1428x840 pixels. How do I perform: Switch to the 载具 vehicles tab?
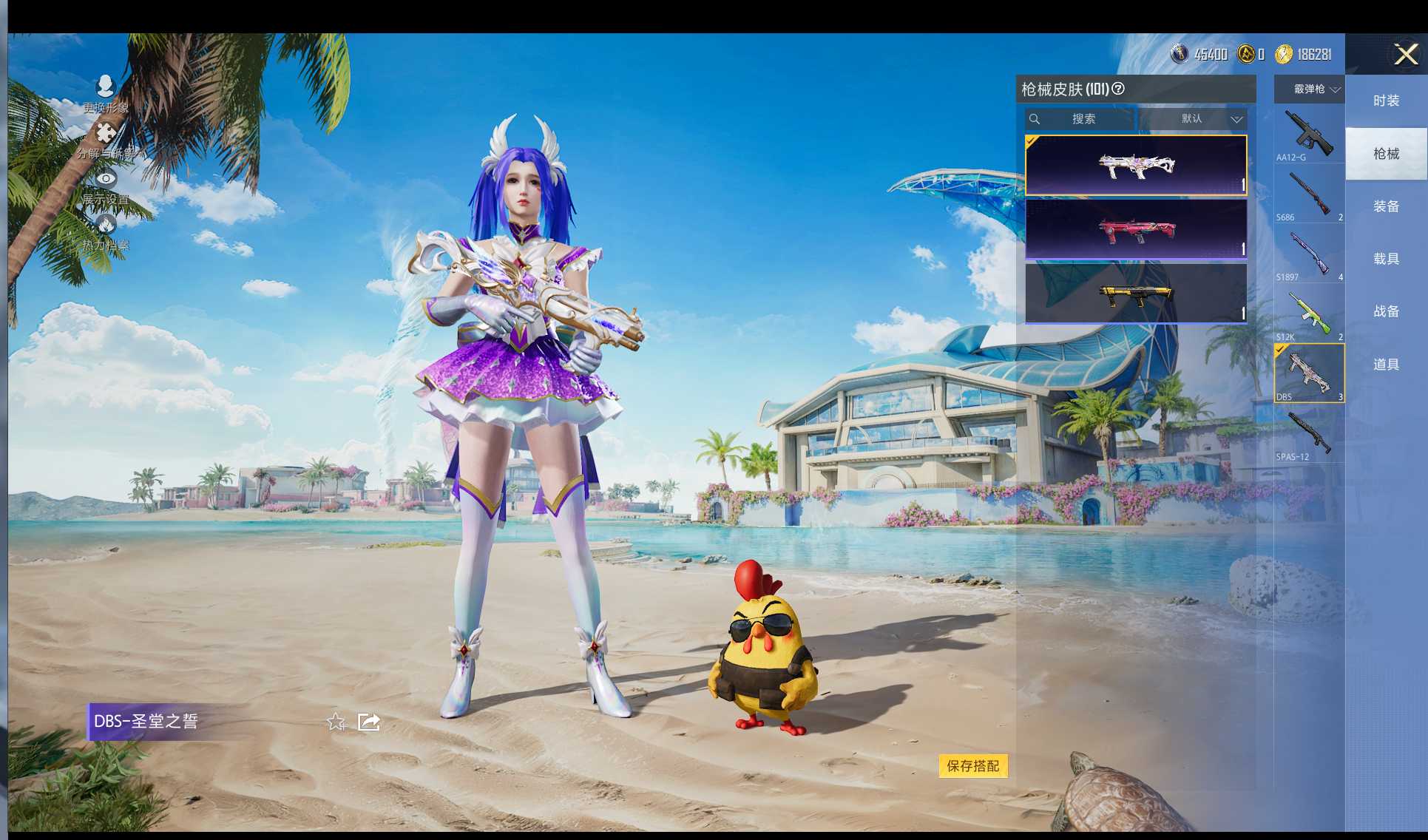[x=1386, y=259]
